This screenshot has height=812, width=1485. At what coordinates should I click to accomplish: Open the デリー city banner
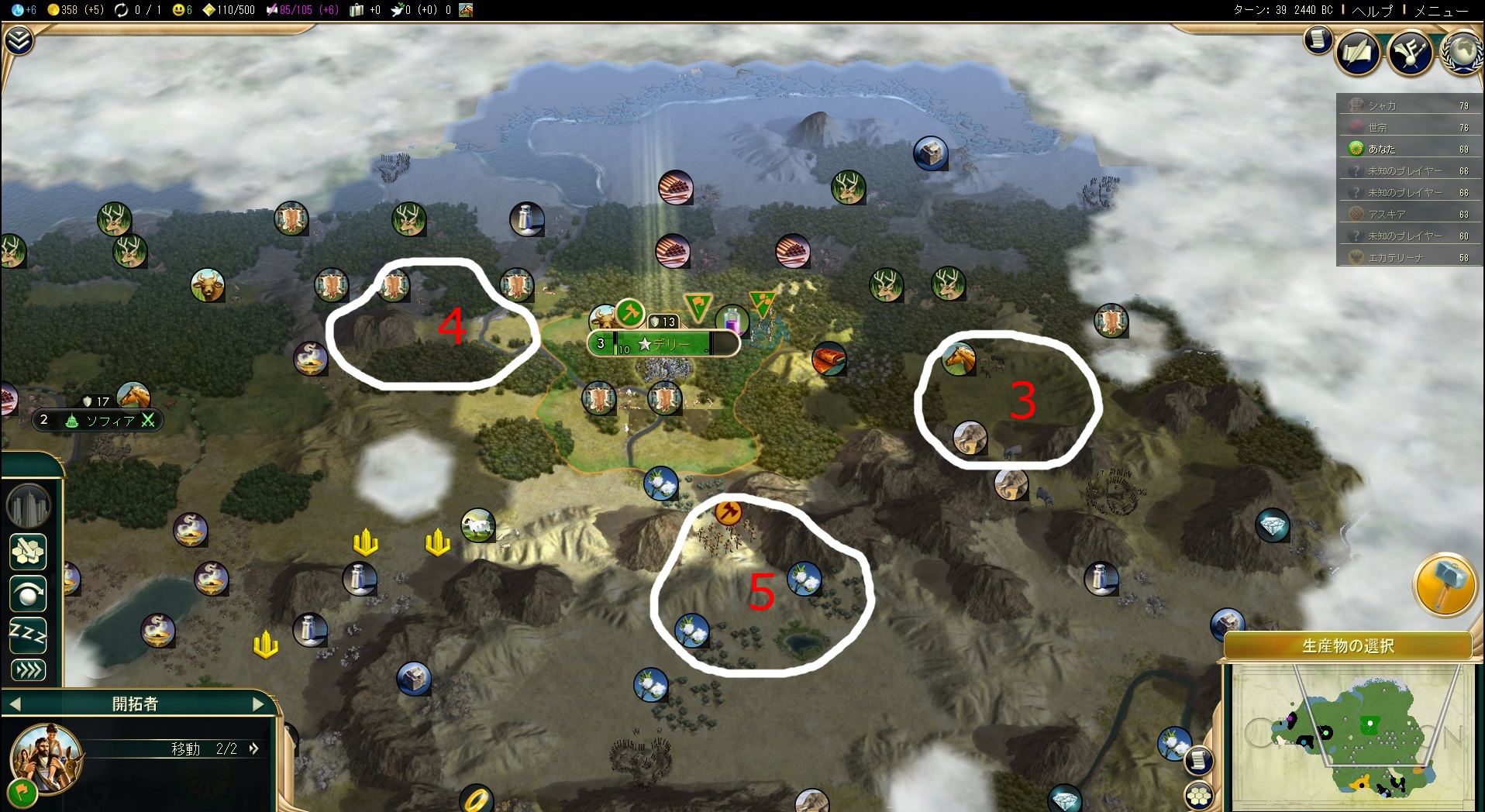pyautogui.click(x=663, y=343)
